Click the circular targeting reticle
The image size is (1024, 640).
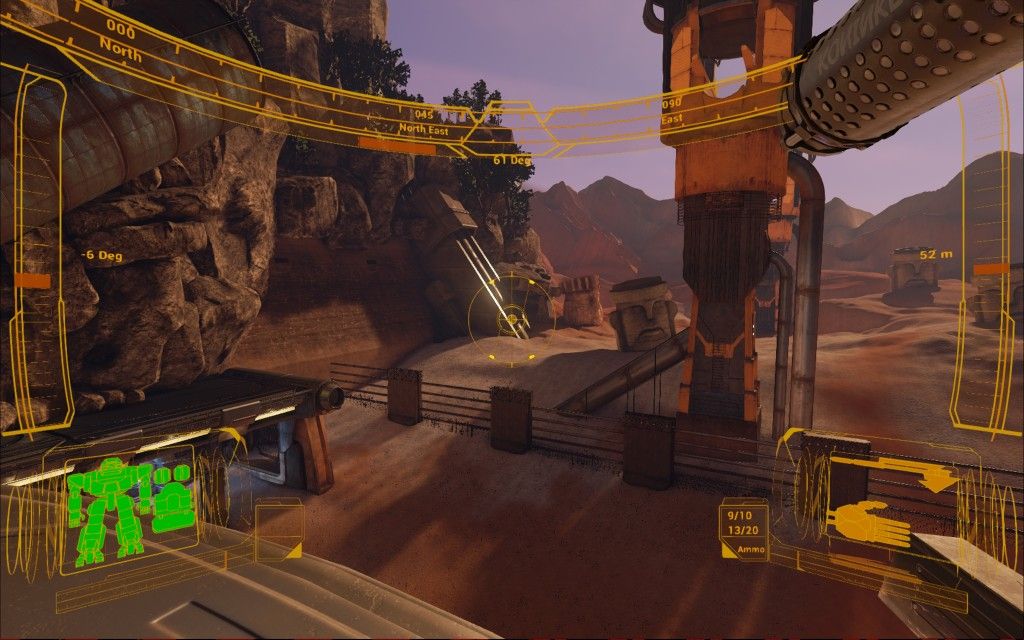click(510, 317)
